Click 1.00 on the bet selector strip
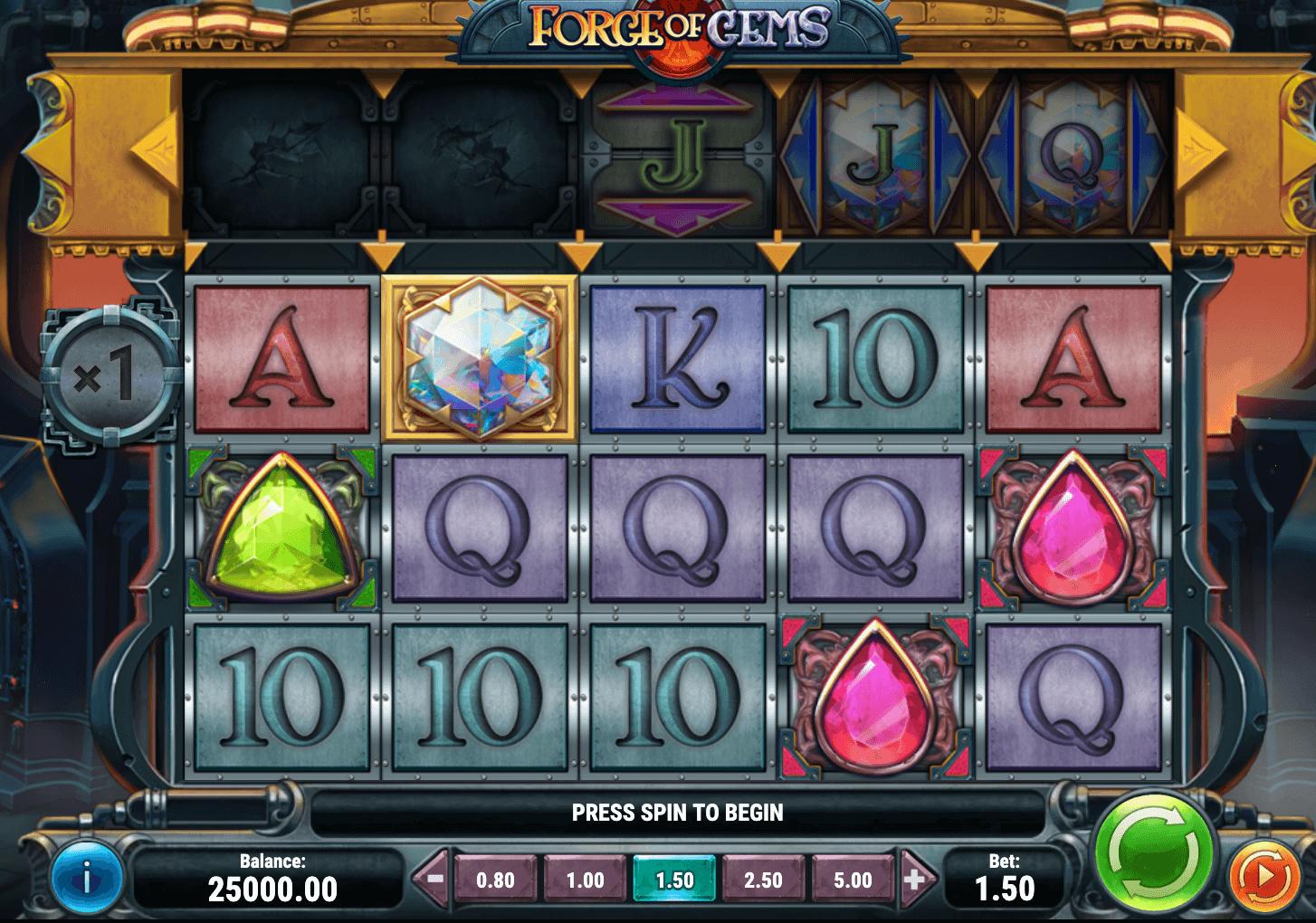 point(585,879)
